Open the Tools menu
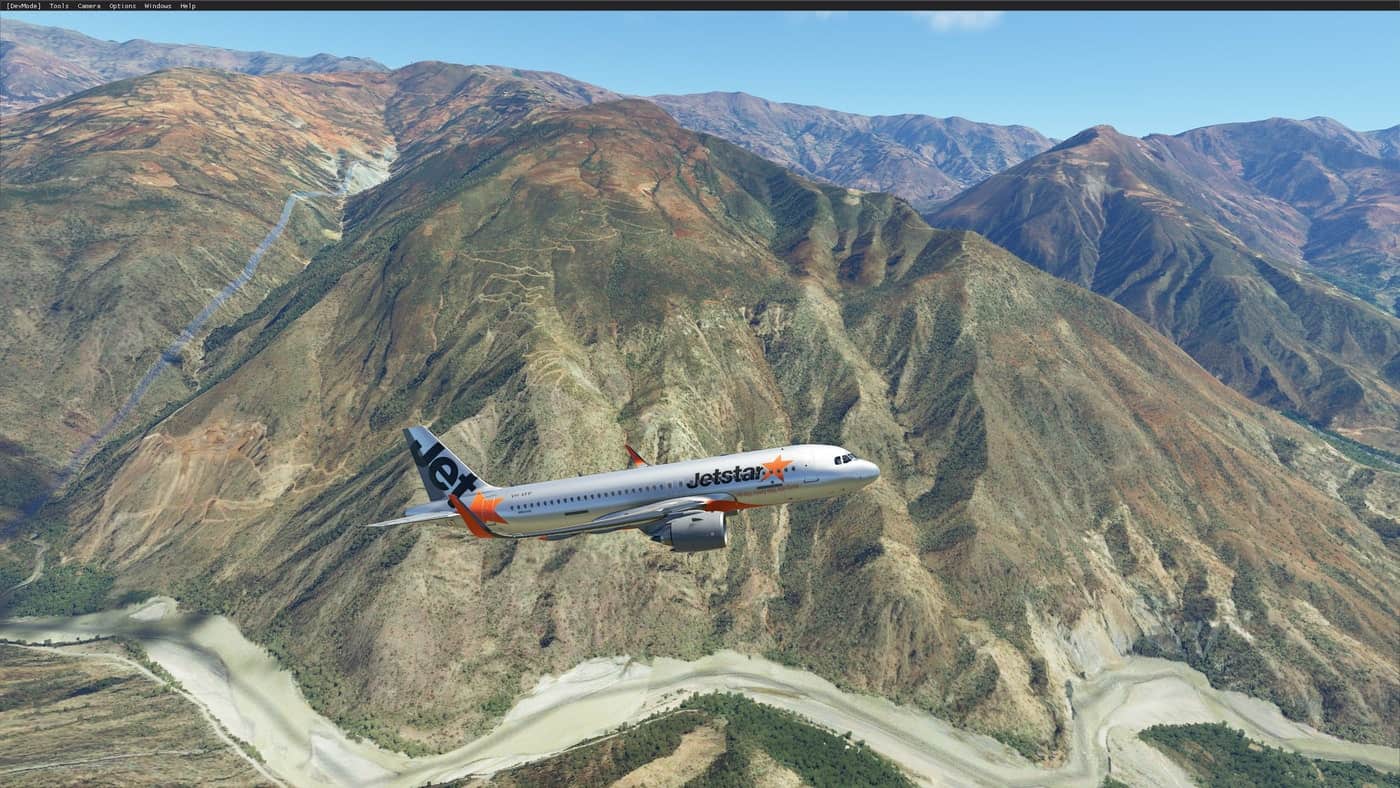Image resolution: width=1400 pixels, height=788 pixels. [59, 6]
